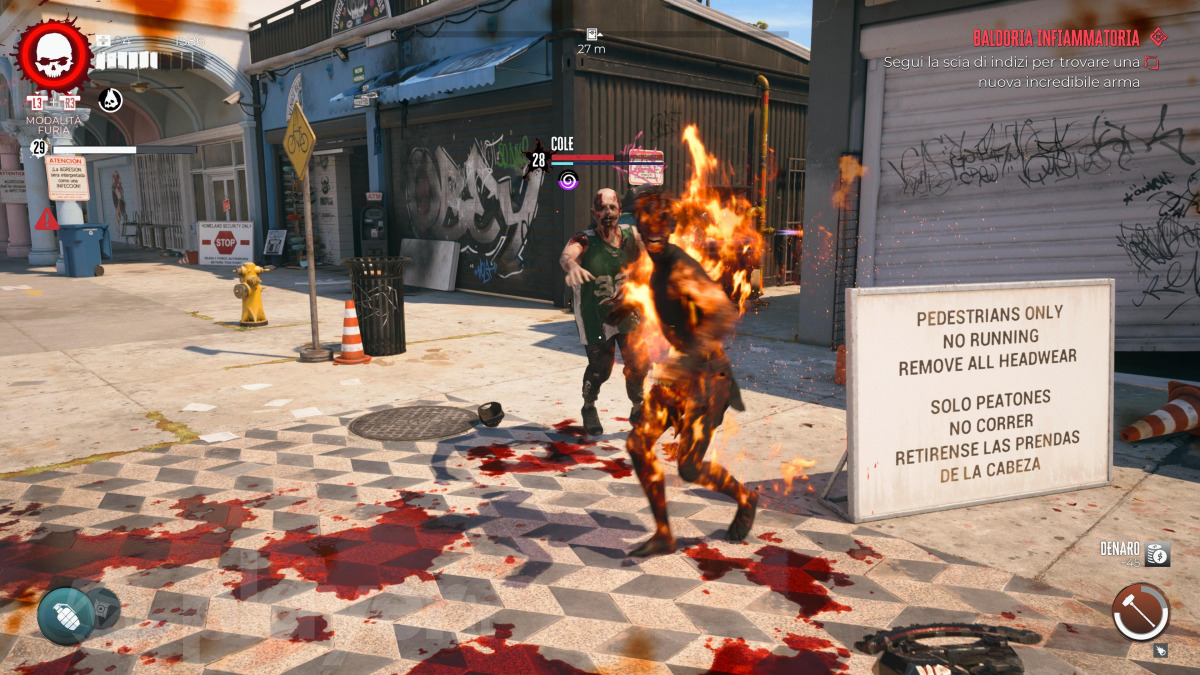This screenshot has height=675, width=1200.
Task: Select the grenade curveball icon
Action: point(66,615)
